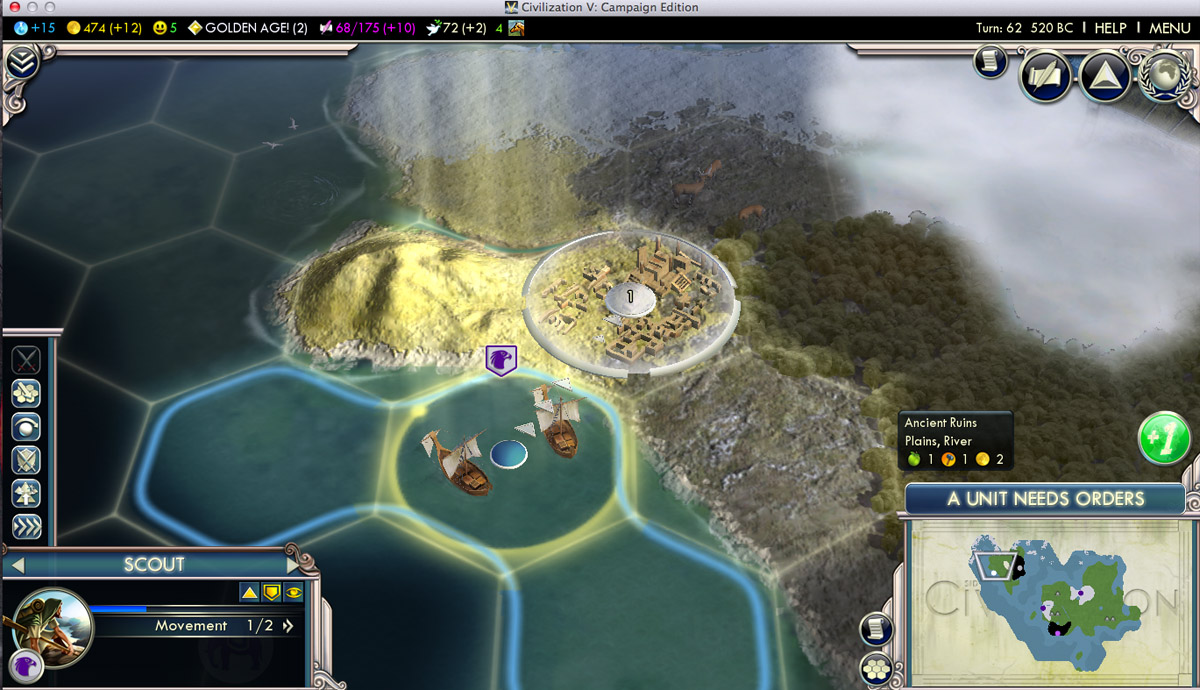Choose the upgrade arrow unit action
The image size is (1200, 690).
(26, 493)
